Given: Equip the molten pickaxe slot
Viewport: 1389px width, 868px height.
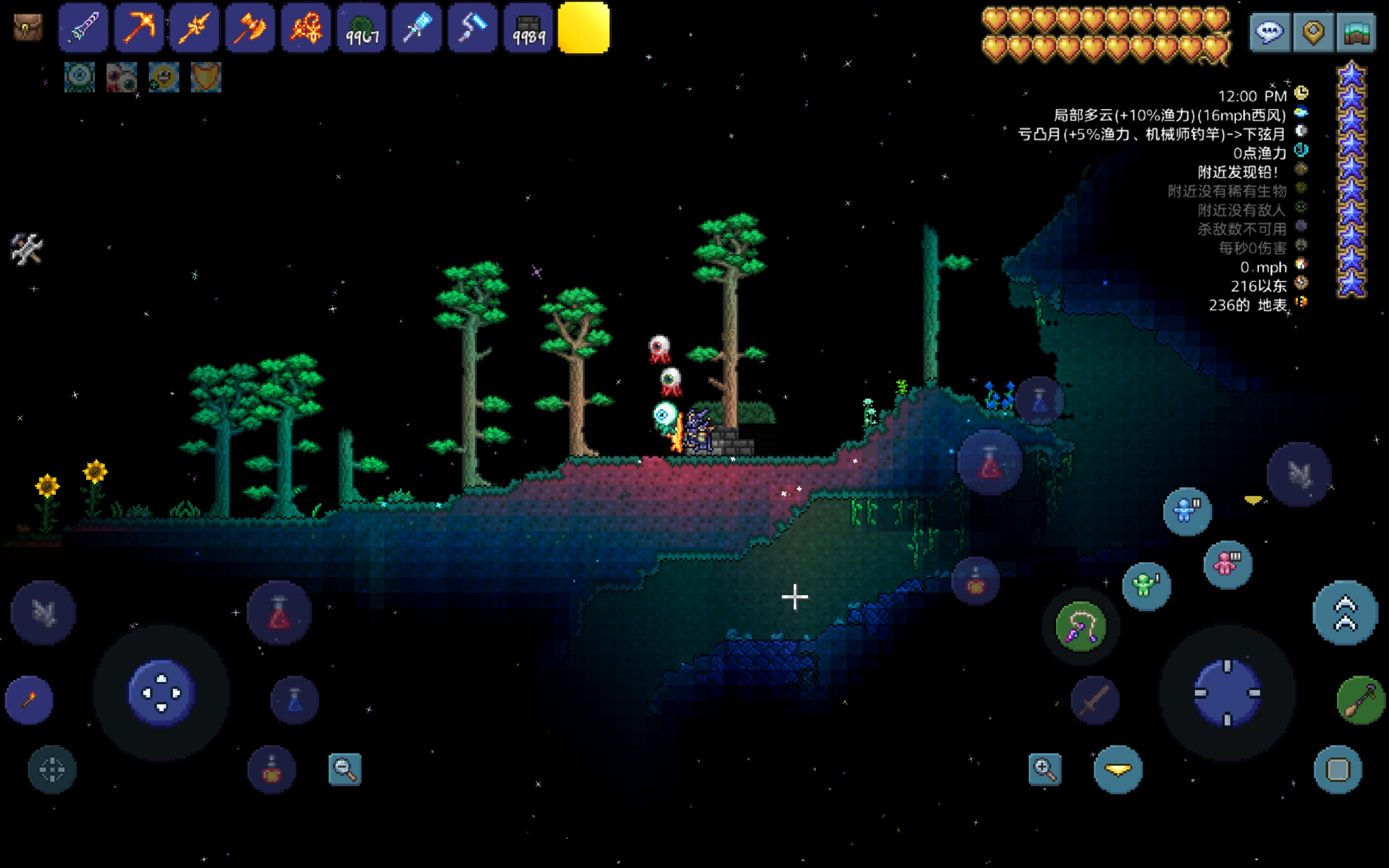Looking at the screenshot, I should click(139, 28).
